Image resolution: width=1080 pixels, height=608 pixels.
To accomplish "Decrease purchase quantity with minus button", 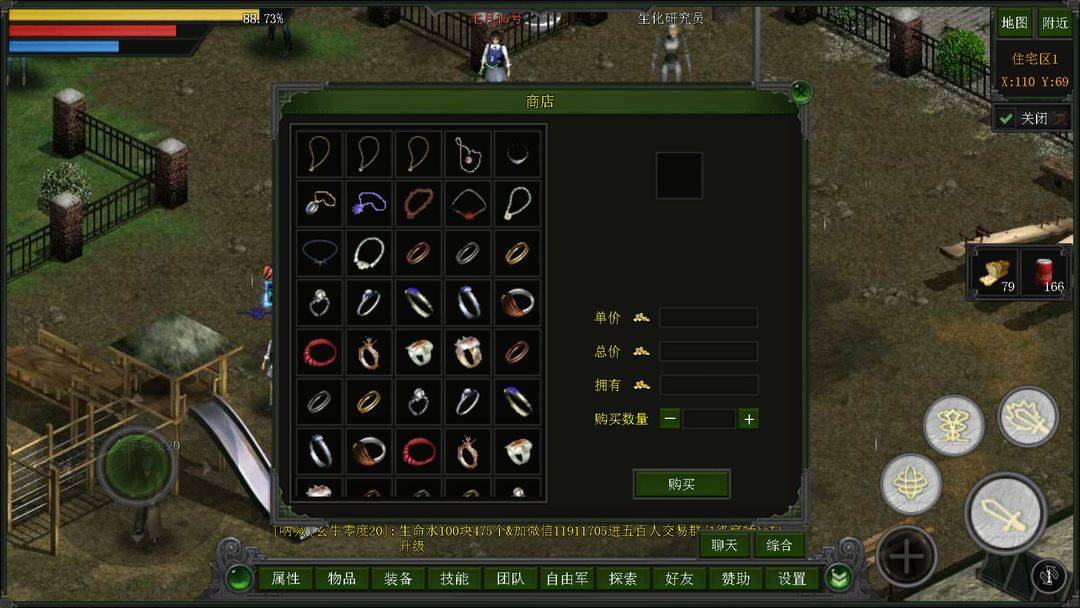I will (670, 419).
